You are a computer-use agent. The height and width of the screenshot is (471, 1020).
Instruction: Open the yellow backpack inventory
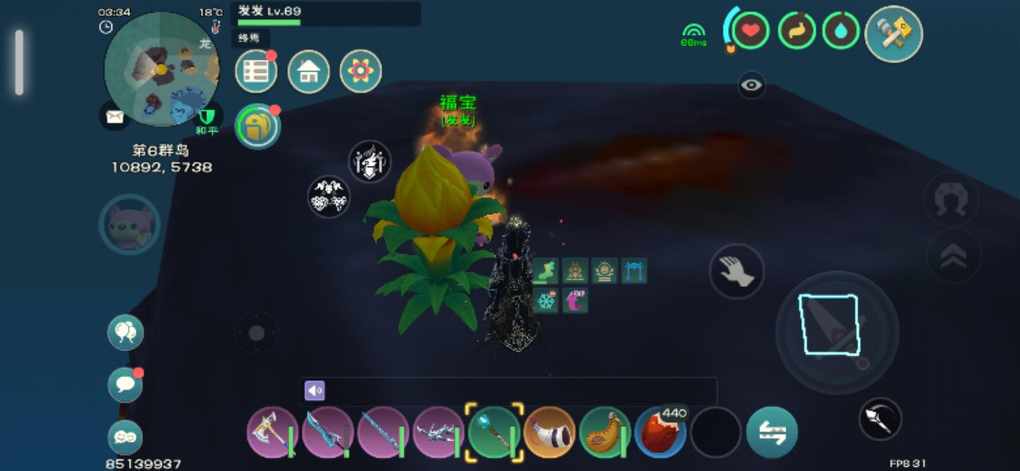coord(257,126)
